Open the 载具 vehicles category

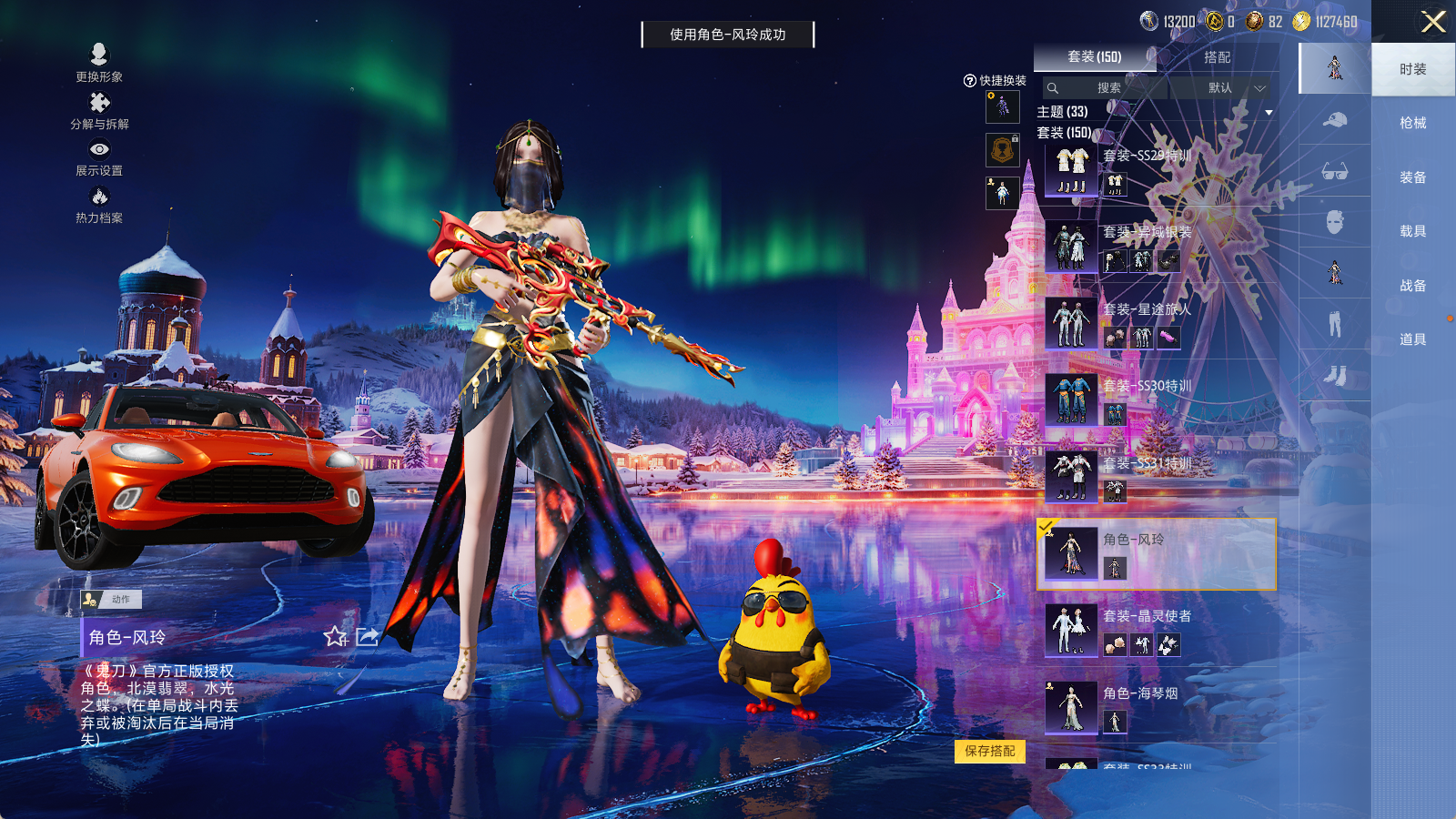[1412, 231]
